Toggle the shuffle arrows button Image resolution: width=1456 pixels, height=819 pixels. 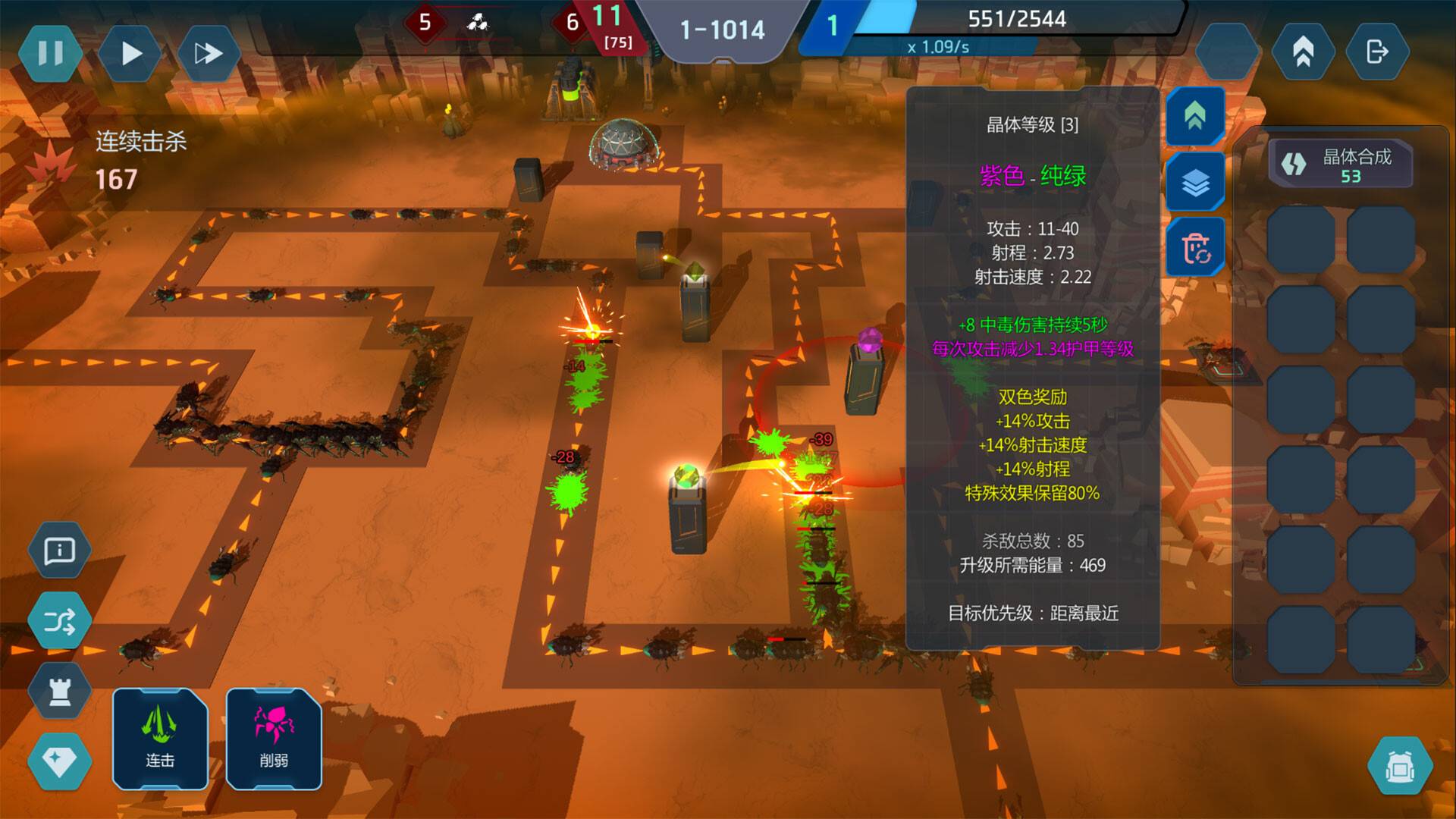pyautogui.click(x=59, y=622)
